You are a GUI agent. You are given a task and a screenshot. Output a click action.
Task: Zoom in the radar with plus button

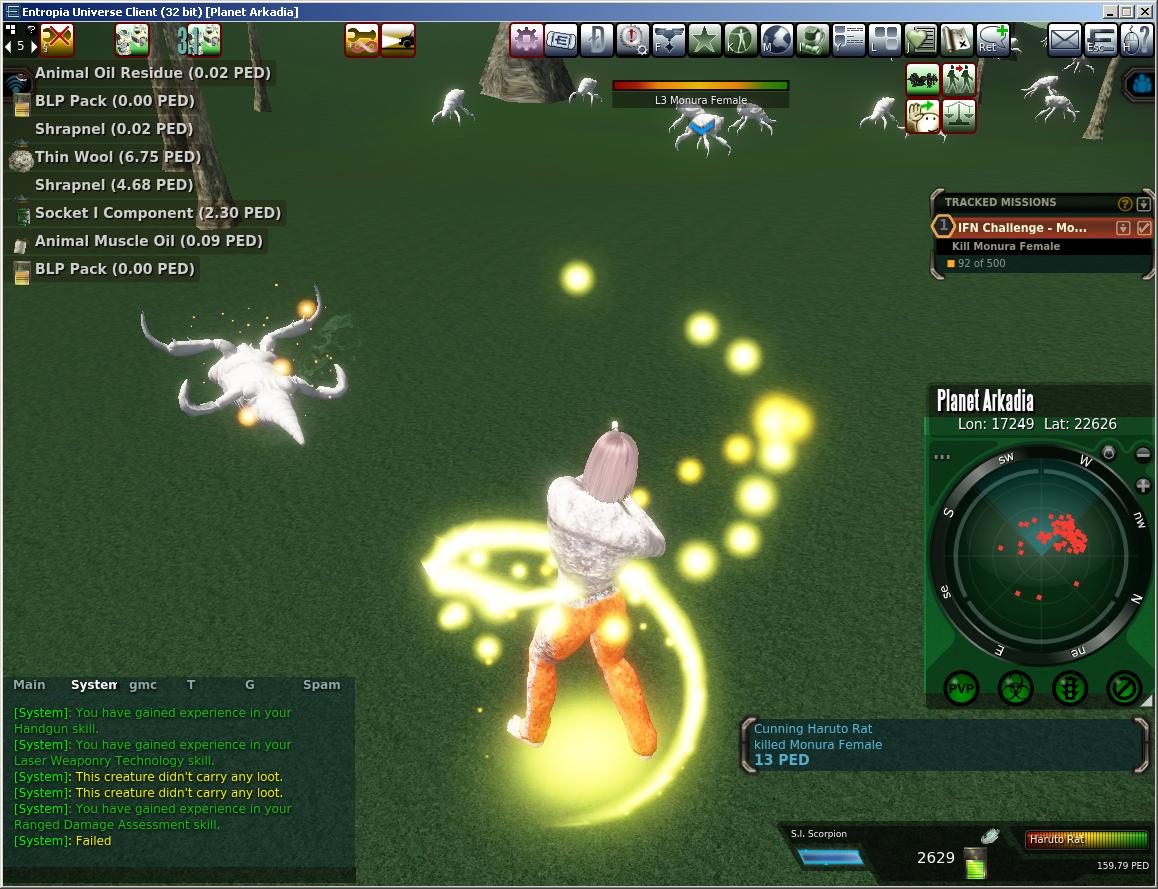(x=1143, y=486)
